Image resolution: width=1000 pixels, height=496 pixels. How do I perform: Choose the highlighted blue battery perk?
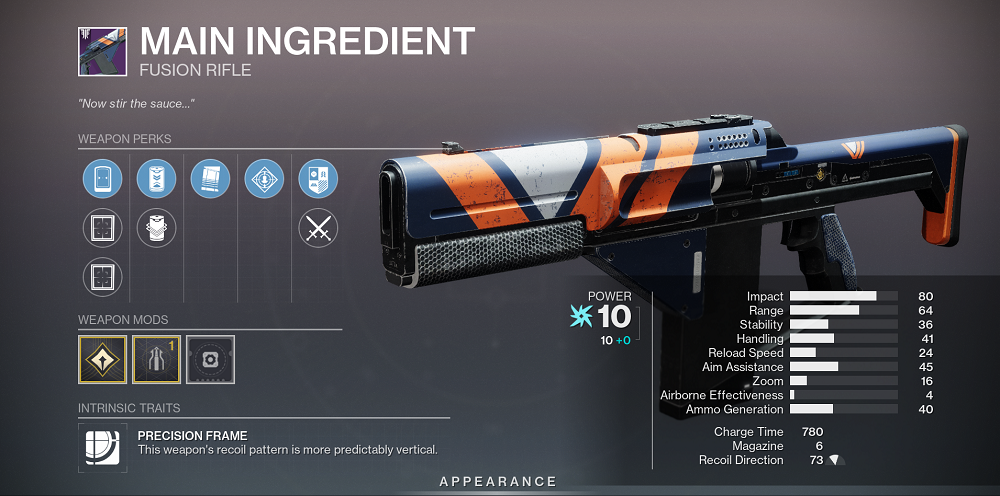pyautogui.click(x=156, y=180)
